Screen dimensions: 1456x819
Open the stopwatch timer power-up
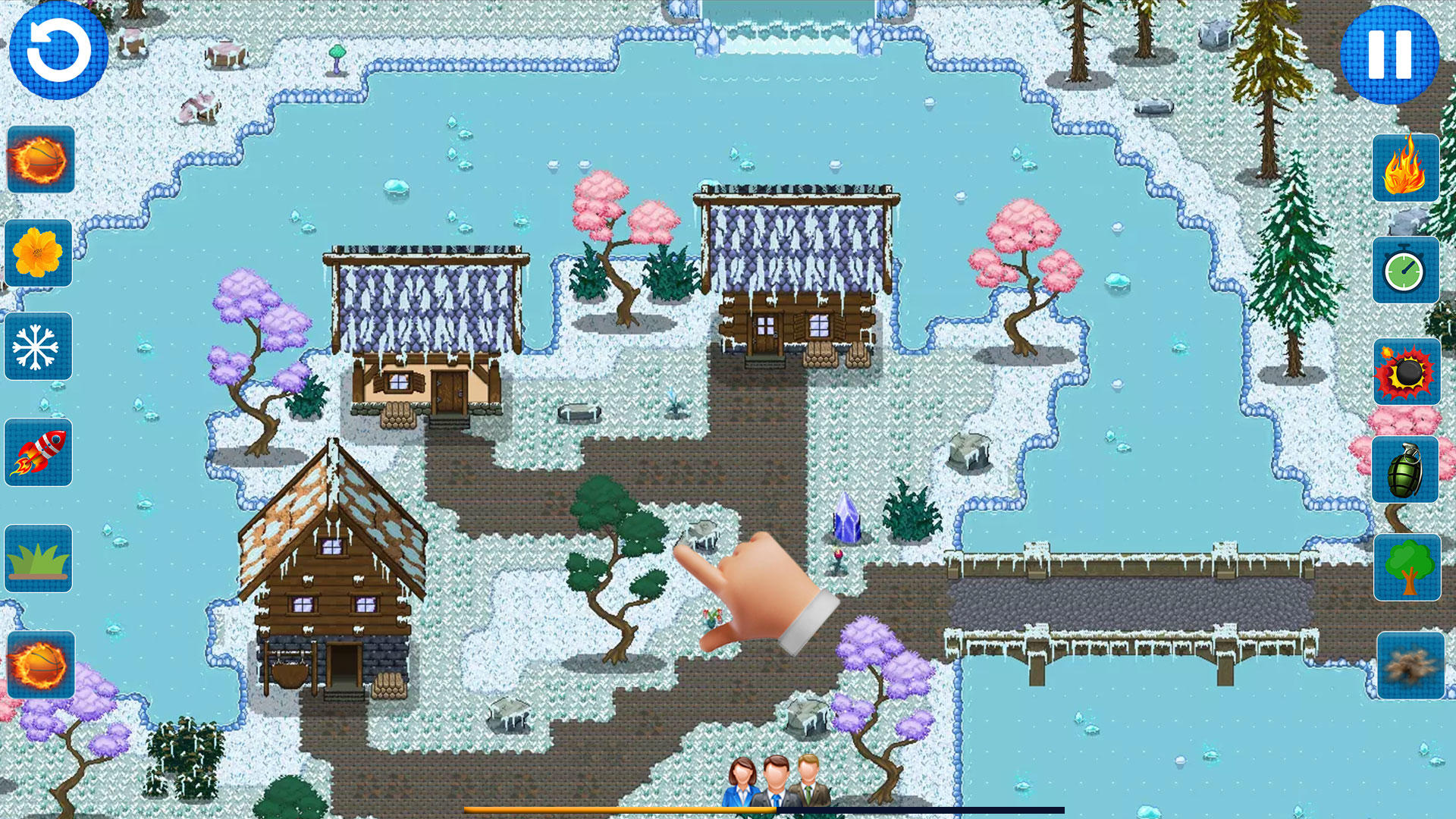click(1406, 269)
